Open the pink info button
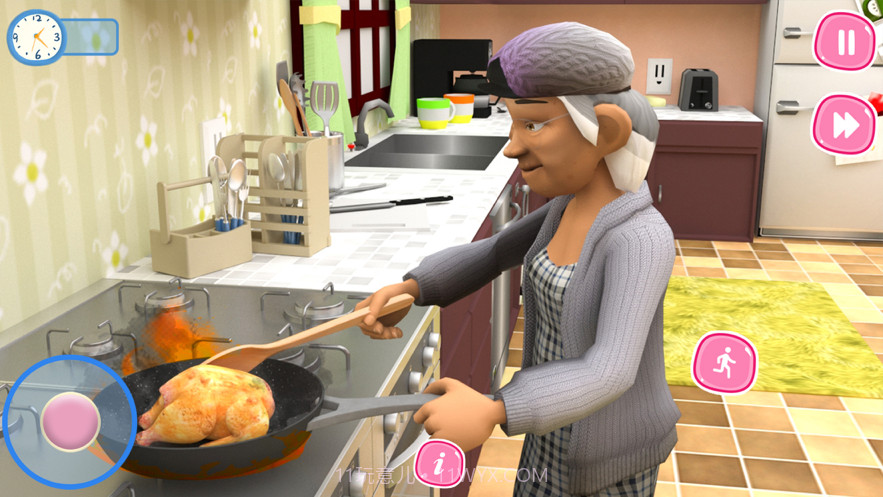 (x=439, y=463)
